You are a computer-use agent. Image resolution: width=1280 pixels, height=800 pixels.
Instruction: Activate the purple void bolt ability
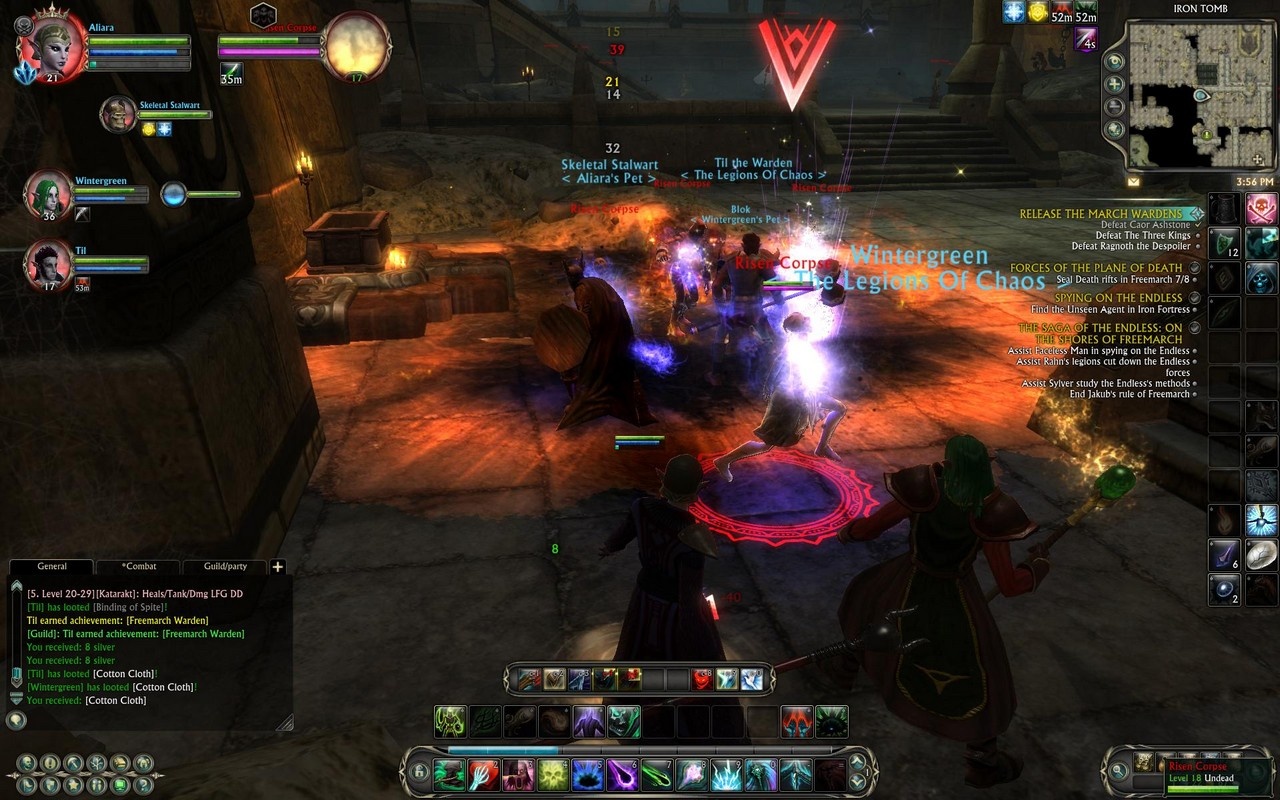pos(623,774)
